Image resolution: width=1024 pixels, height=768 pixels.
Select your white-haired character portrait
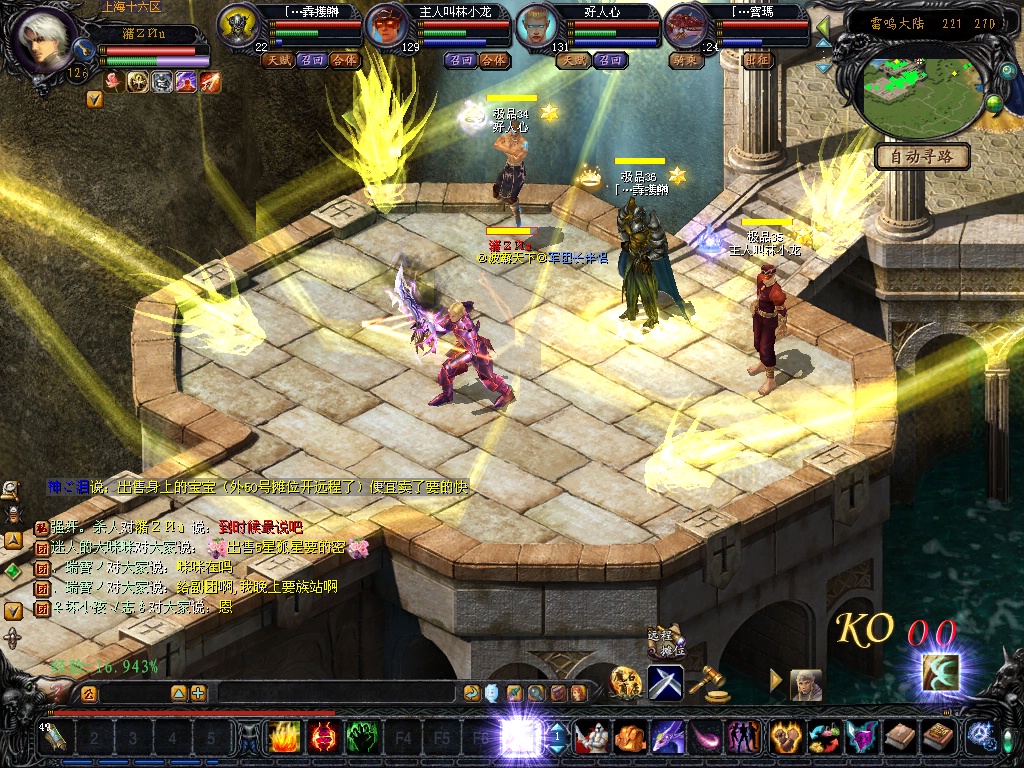click(44, 42)
